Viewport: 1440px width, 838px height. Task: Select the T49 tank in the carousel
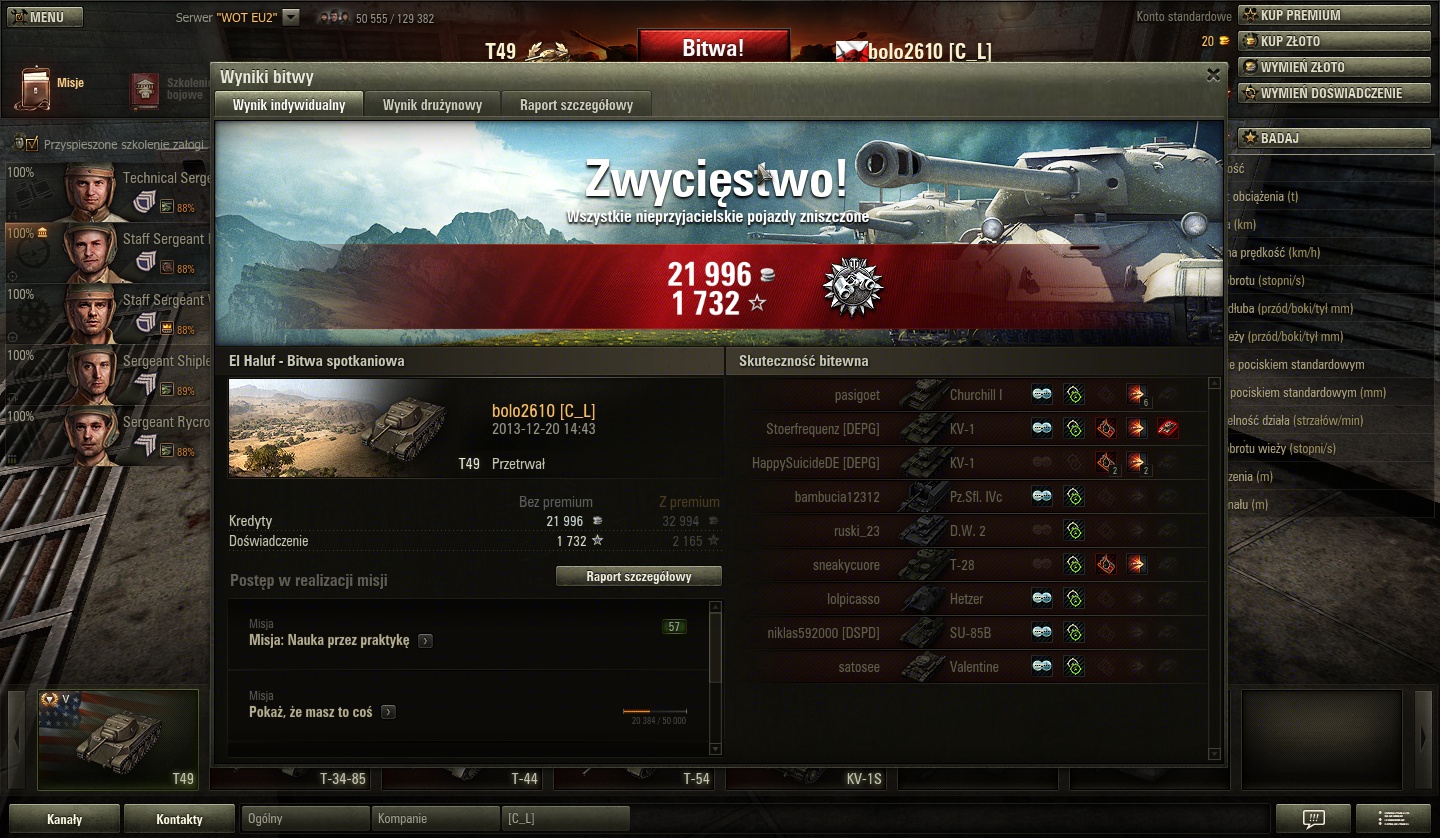tap(118, 739)
